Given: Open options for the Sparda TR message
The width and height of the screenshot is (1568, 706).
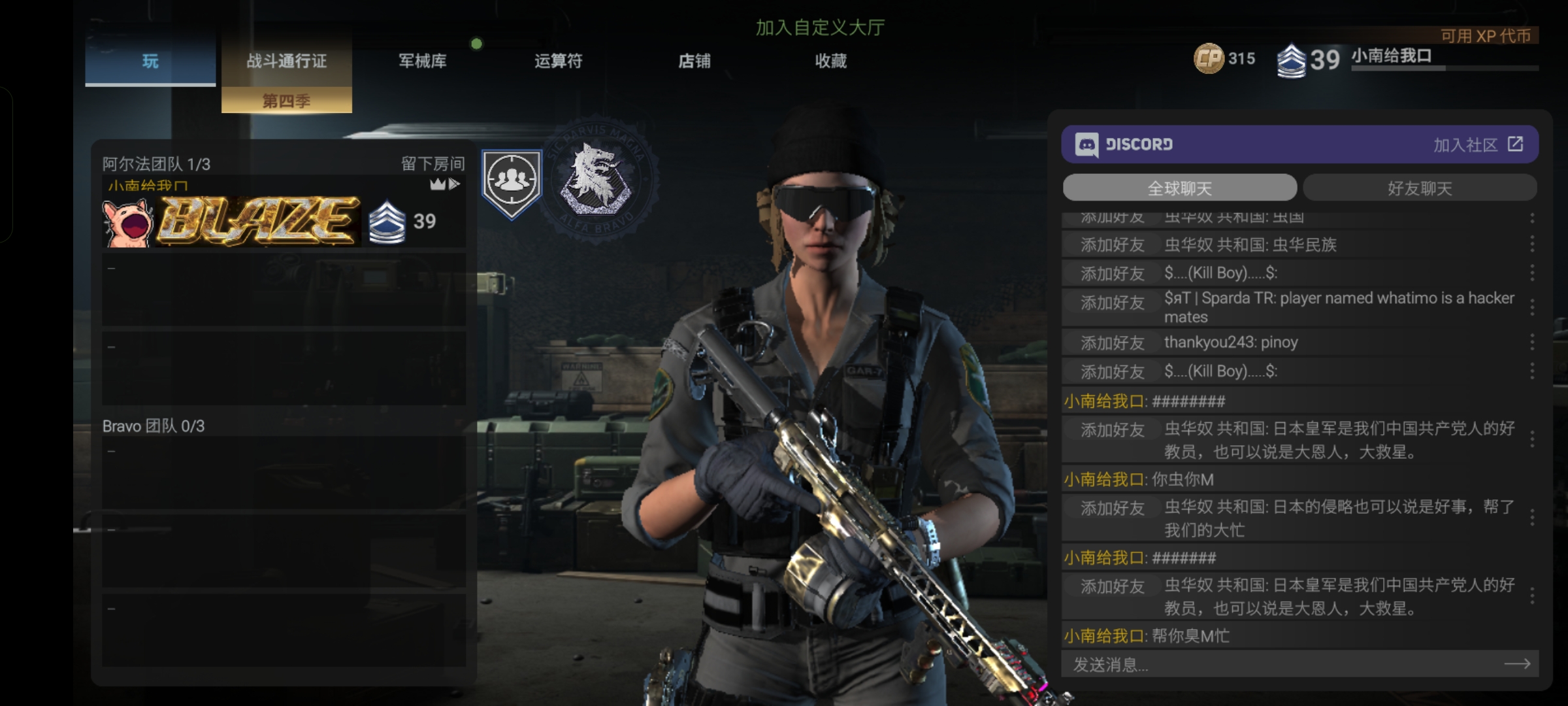Looking at the screenshot, I should click(x=1531, y=307).
